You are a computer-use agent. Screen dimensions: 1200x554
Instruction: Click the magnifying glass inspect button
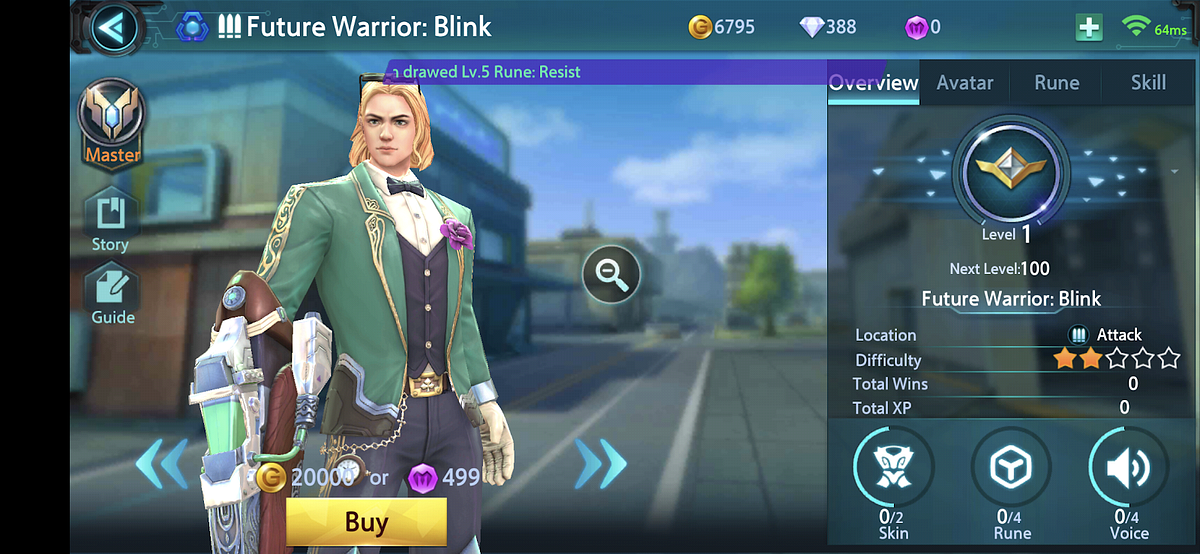pyautogui.click(x=611, y=274)
